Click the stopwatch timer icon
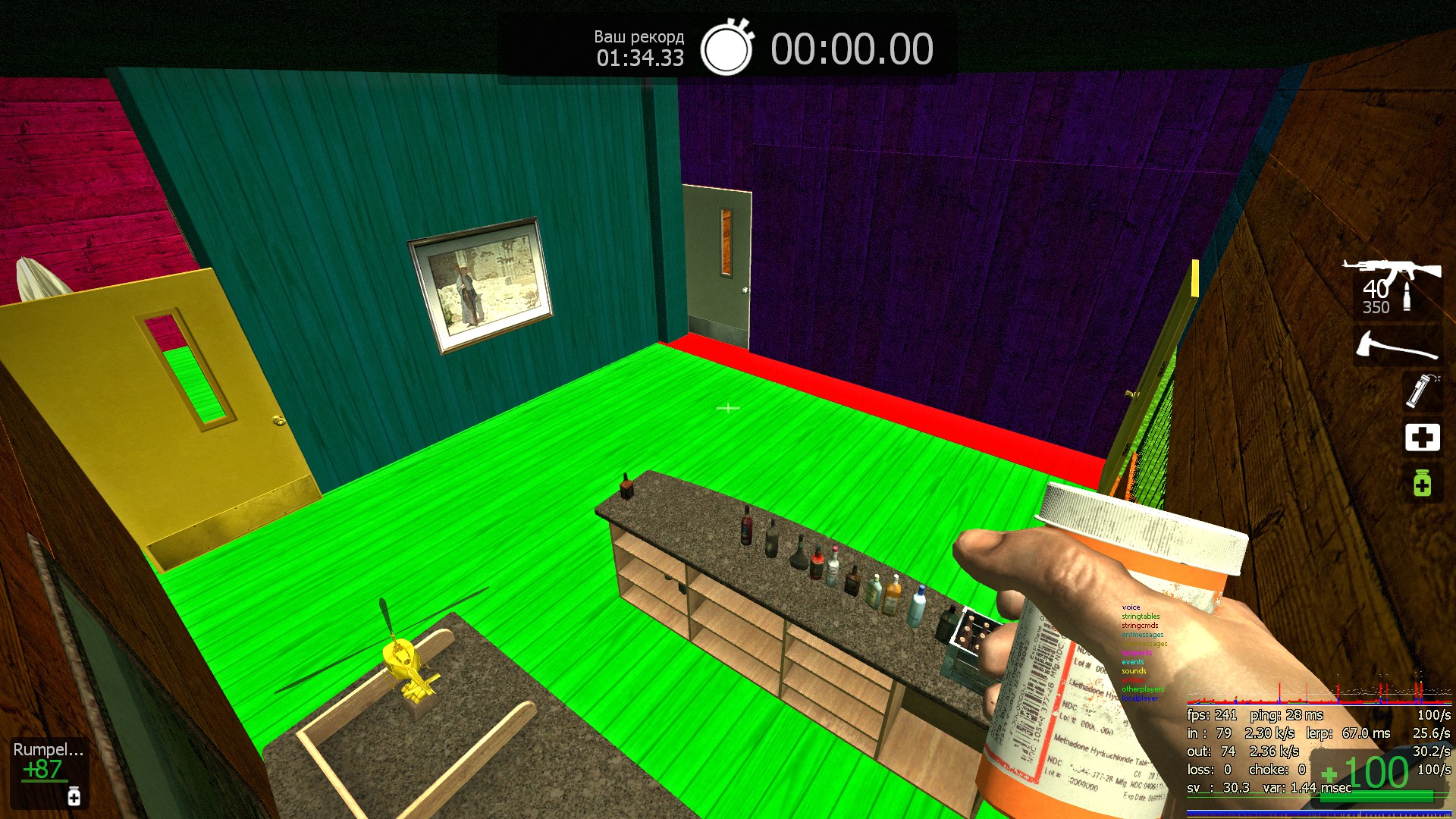 [726, 49]
